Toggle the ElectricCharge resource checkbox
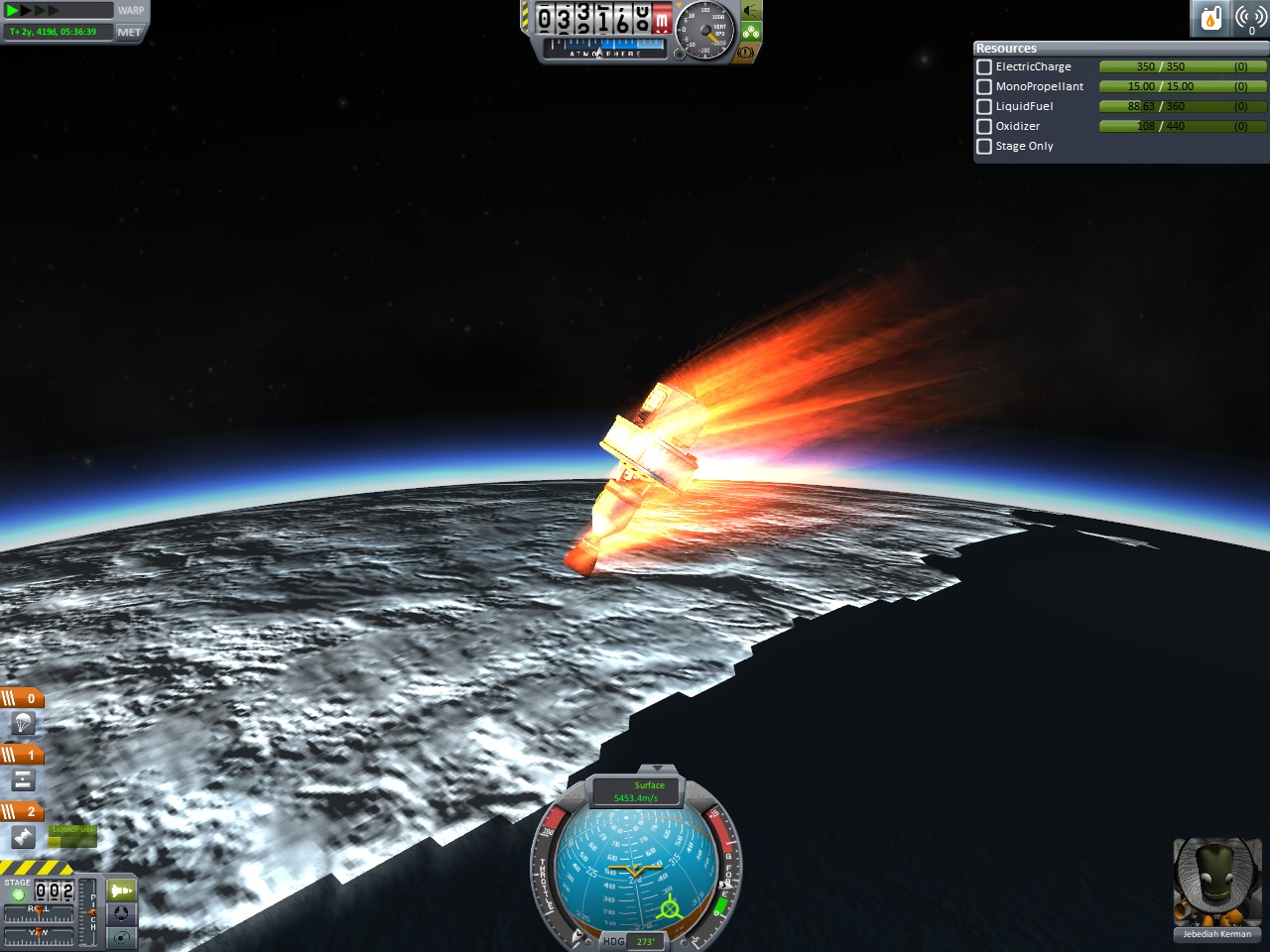 (x=984, y=66)
